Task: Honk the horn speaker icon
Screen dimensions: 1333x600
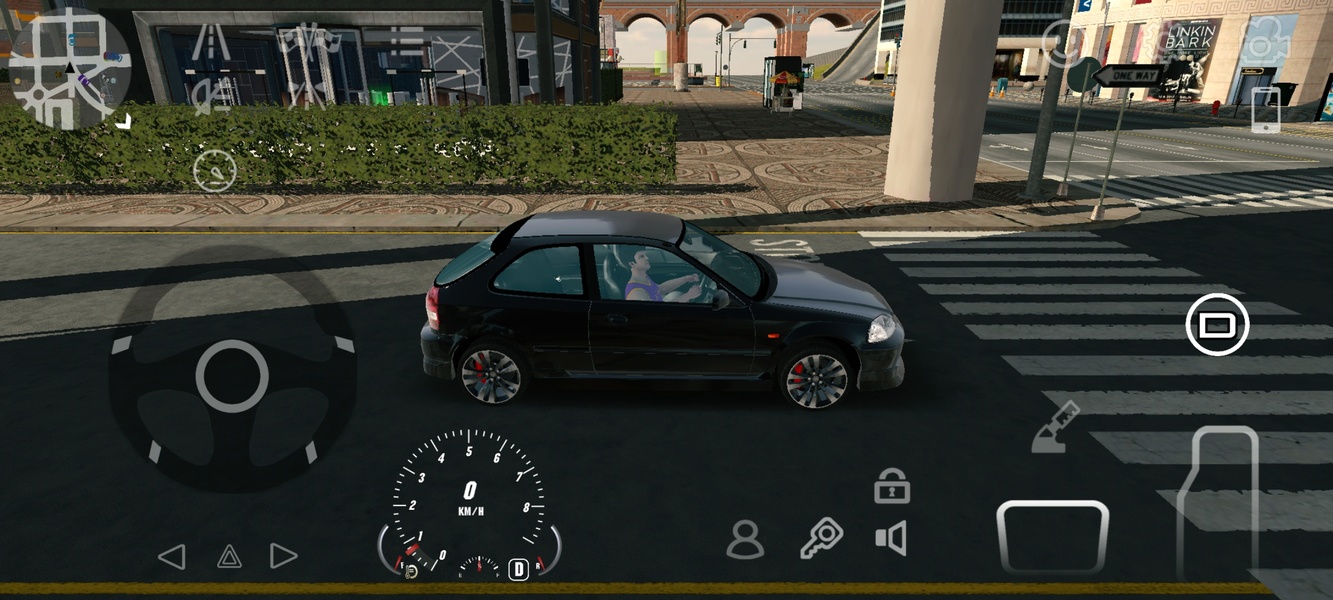Action: tap(891, 539)
